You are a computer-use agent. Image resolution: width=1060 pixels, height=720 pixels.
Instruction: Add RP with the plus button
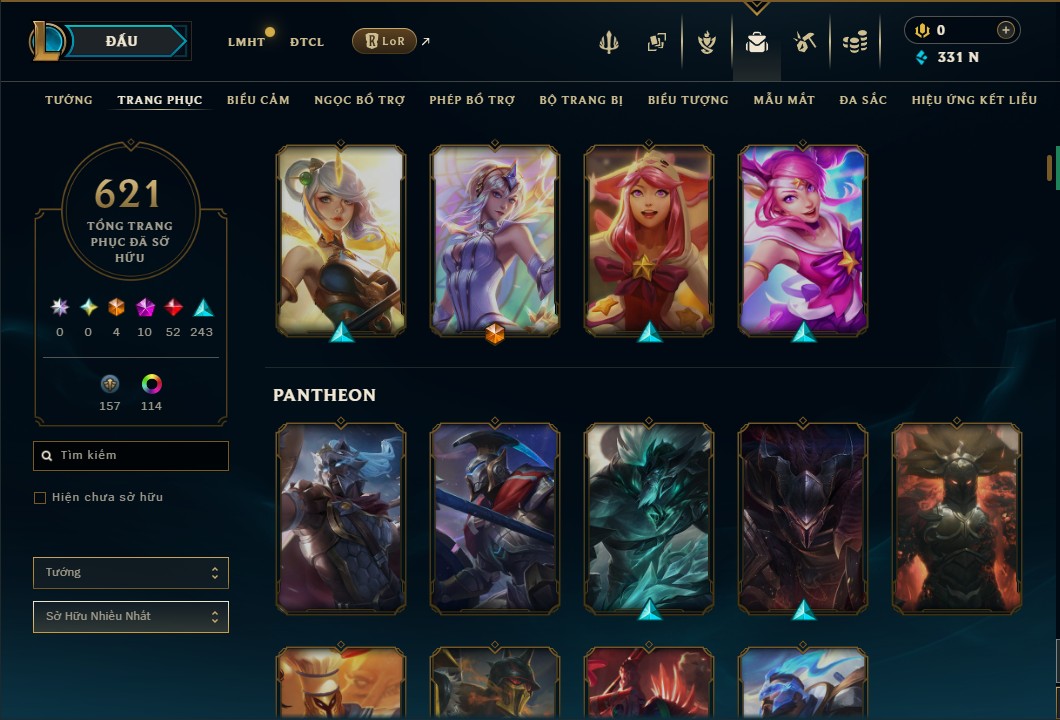pos(1005,30)
